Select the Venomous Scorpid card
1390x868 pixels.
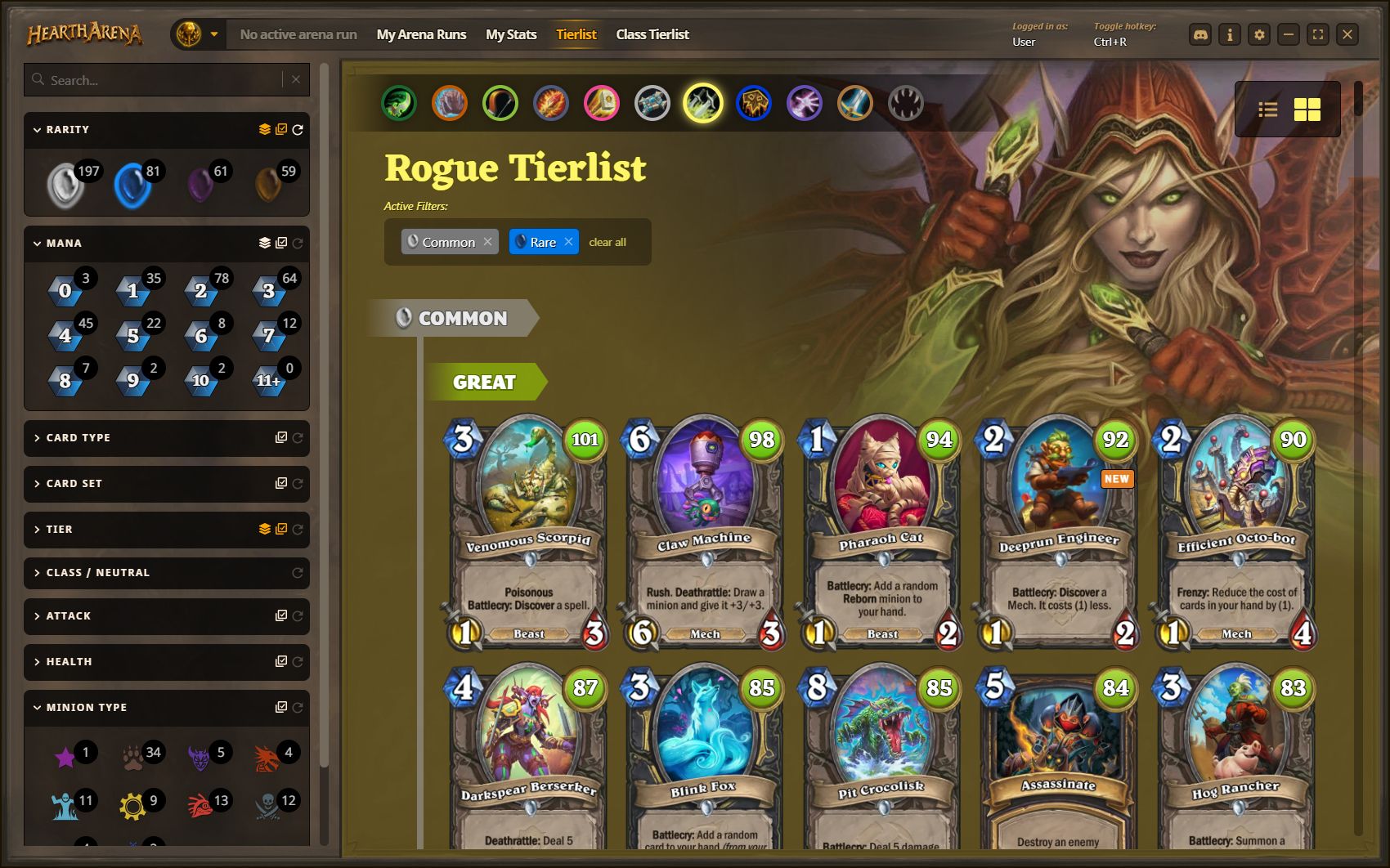coord(528,533)
